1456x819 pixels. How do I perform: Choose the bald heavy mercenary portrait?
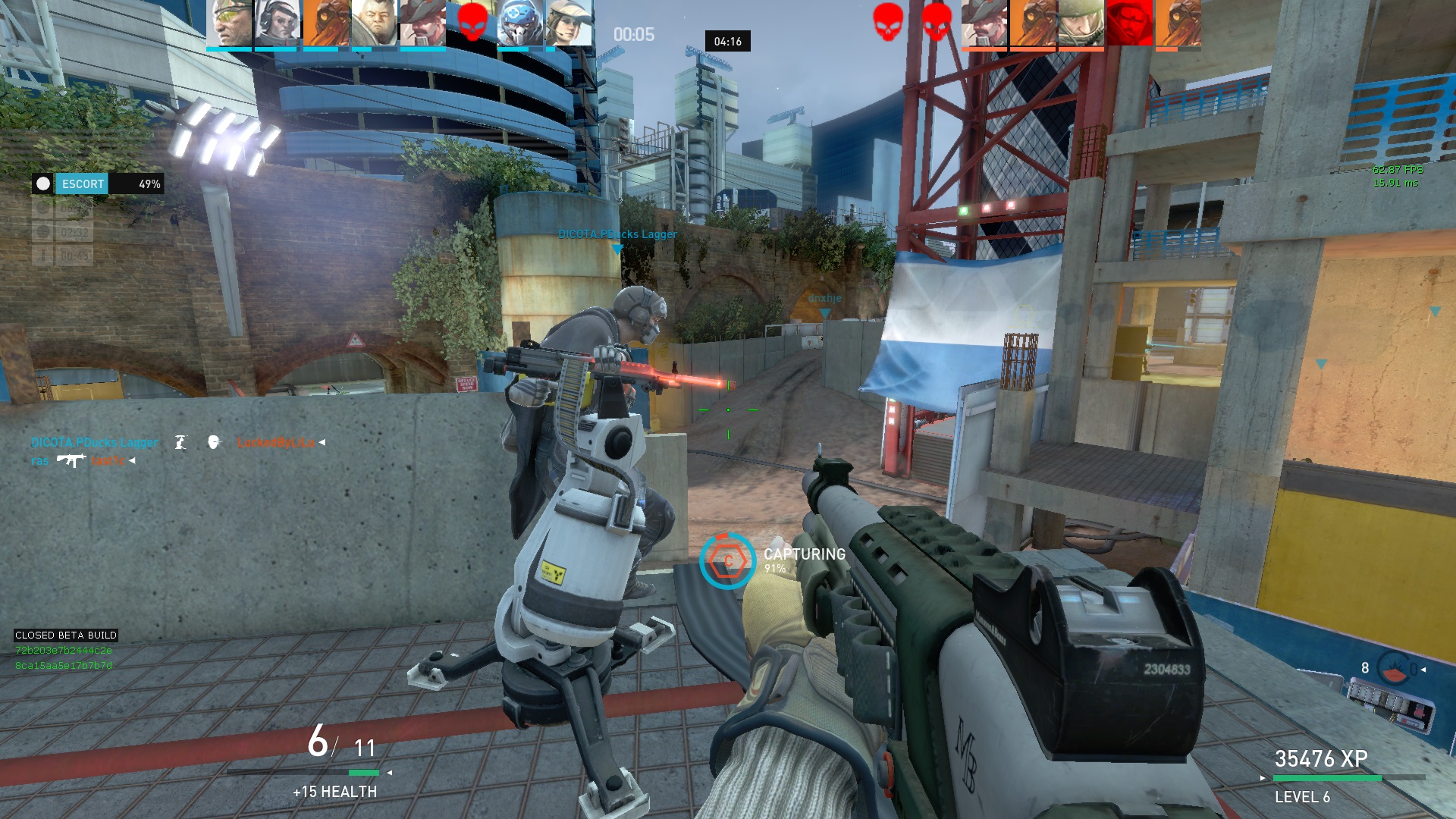(x=374, y=24)
